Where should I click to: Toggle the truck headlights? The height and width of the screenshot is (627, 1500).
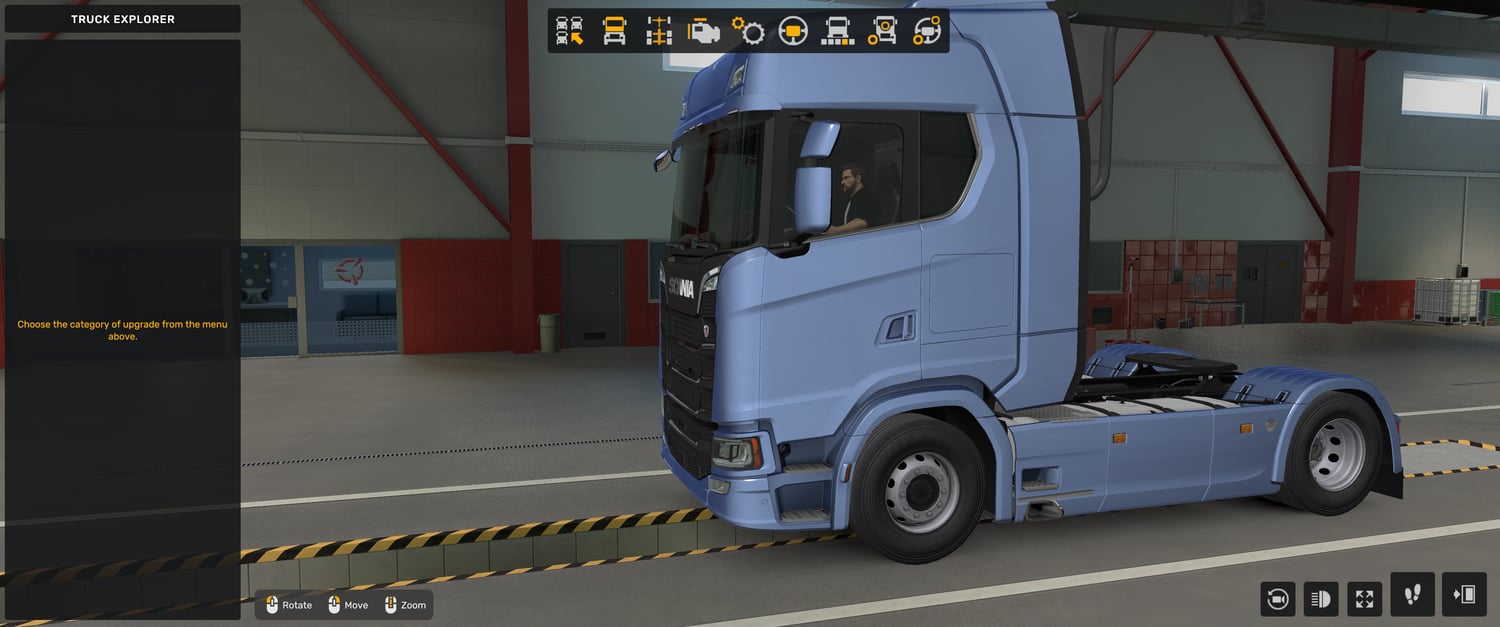[1321, 599]
